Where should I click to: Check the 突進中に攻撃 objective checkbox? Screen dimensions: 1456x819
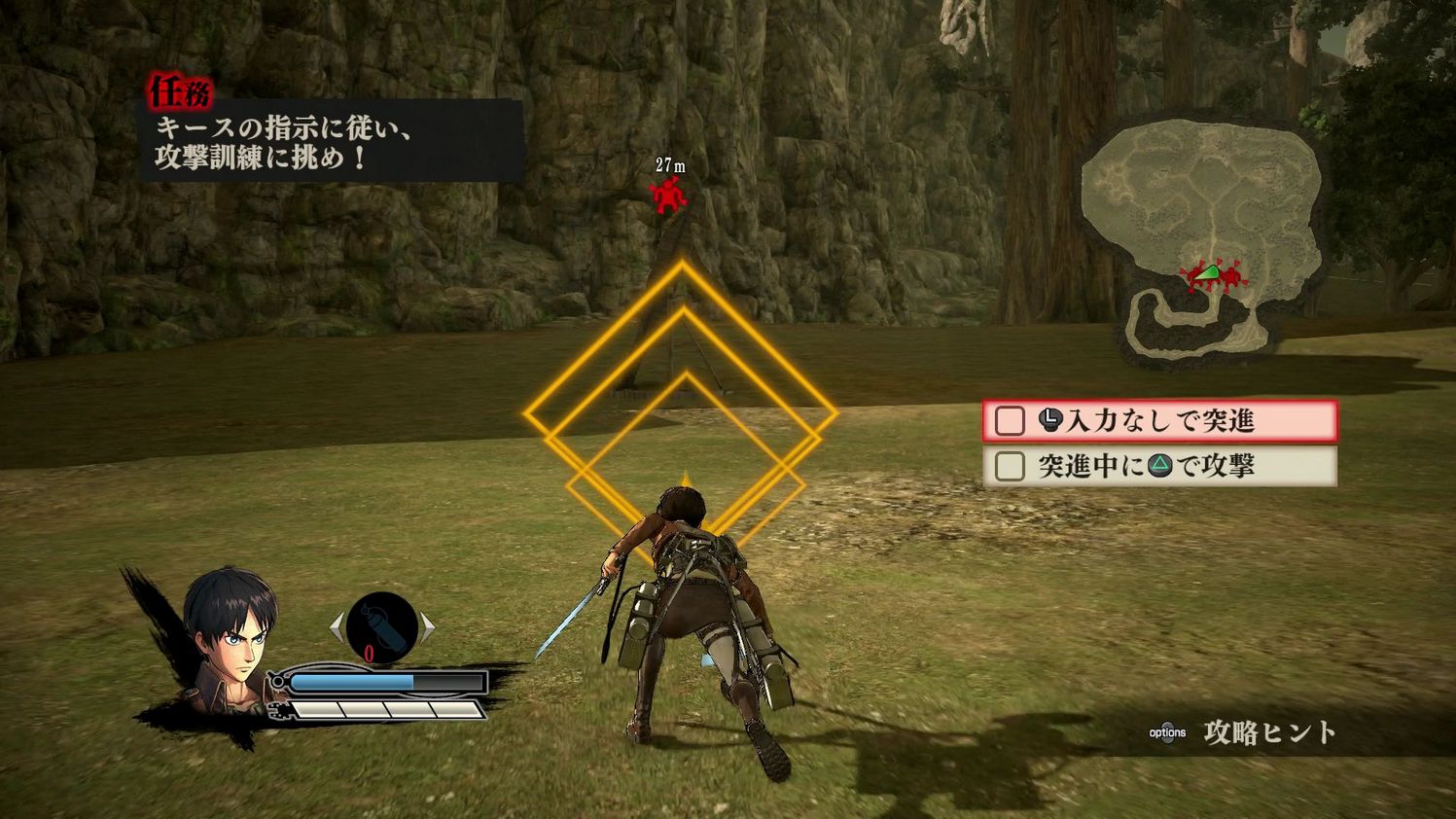point(1009,465)
